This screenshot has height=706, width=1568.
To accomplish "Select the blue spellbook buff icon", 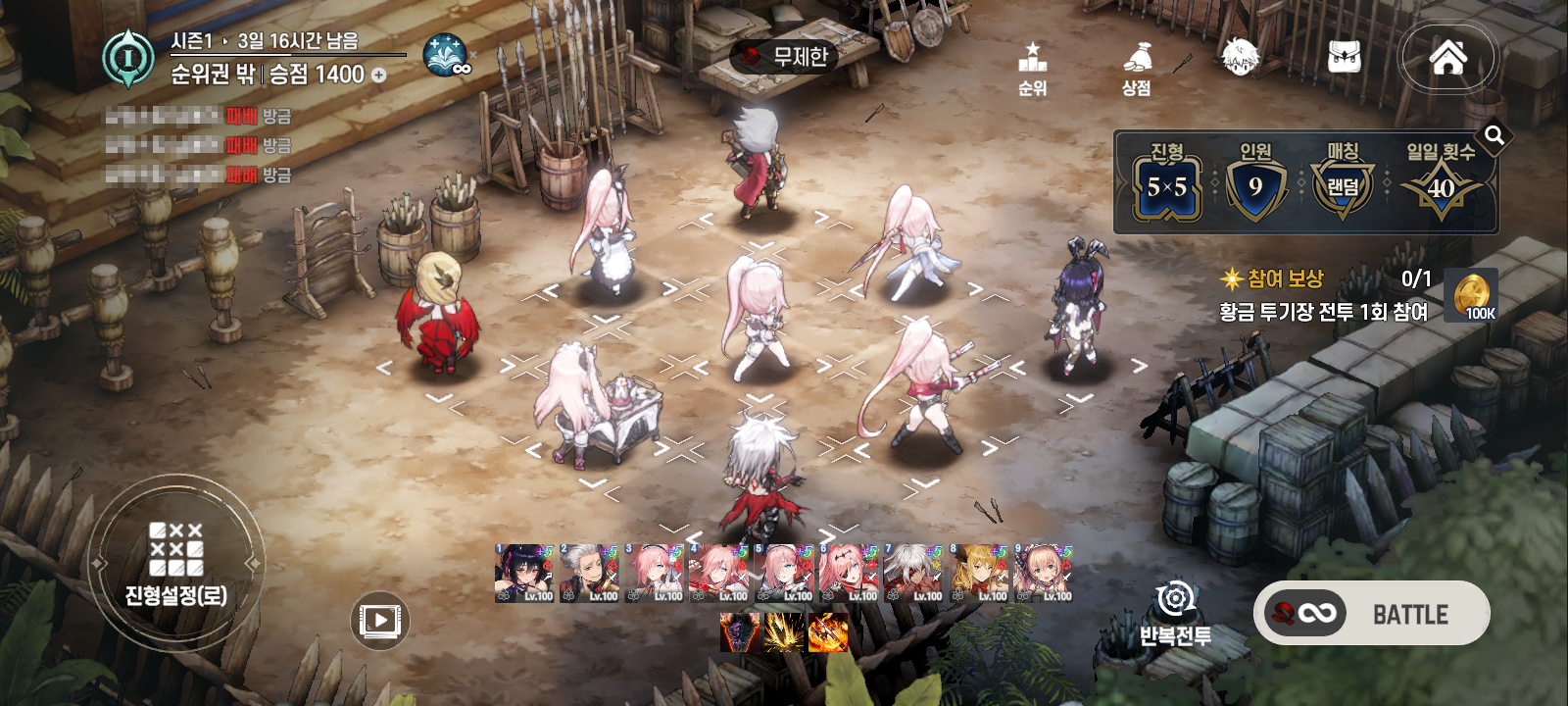I will click(446, 56).
